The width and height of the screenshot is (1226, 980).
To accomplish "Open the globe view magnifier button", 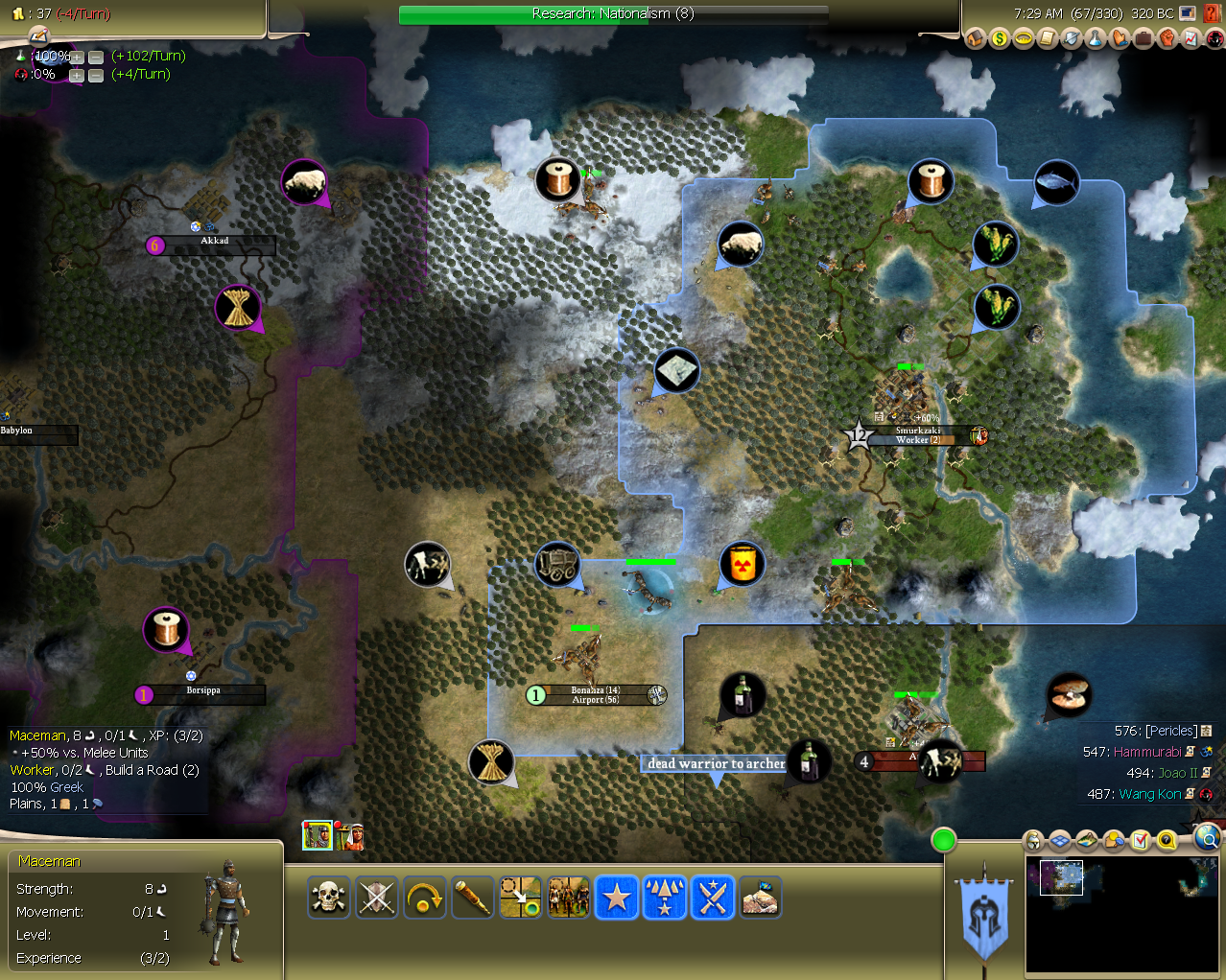I will 1208,840.
